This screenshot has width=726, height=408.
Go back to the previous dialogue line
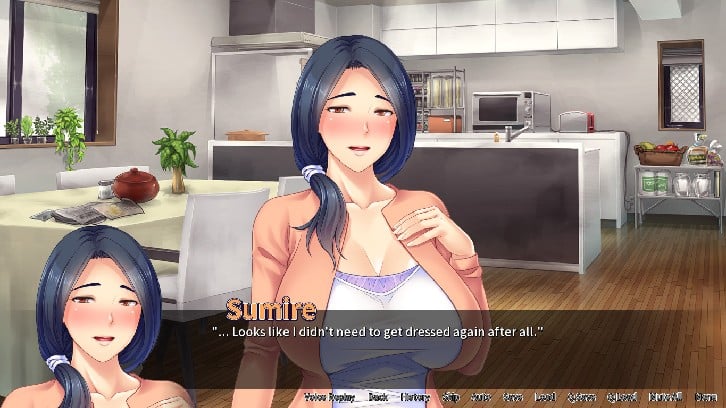[x=378, y=398]
